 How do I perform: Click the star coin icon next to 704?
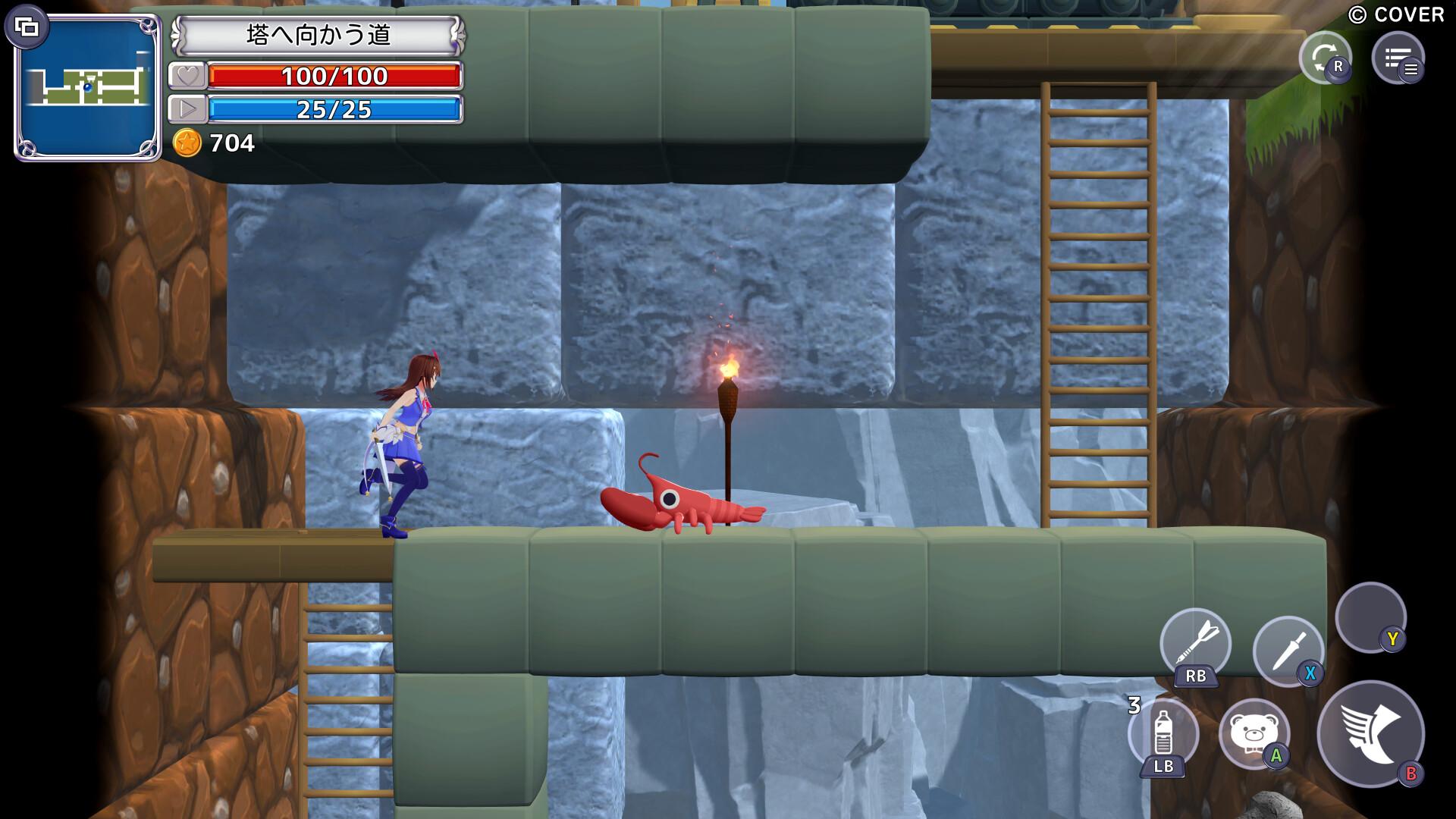pyautogui.click(x=190, y=143)
